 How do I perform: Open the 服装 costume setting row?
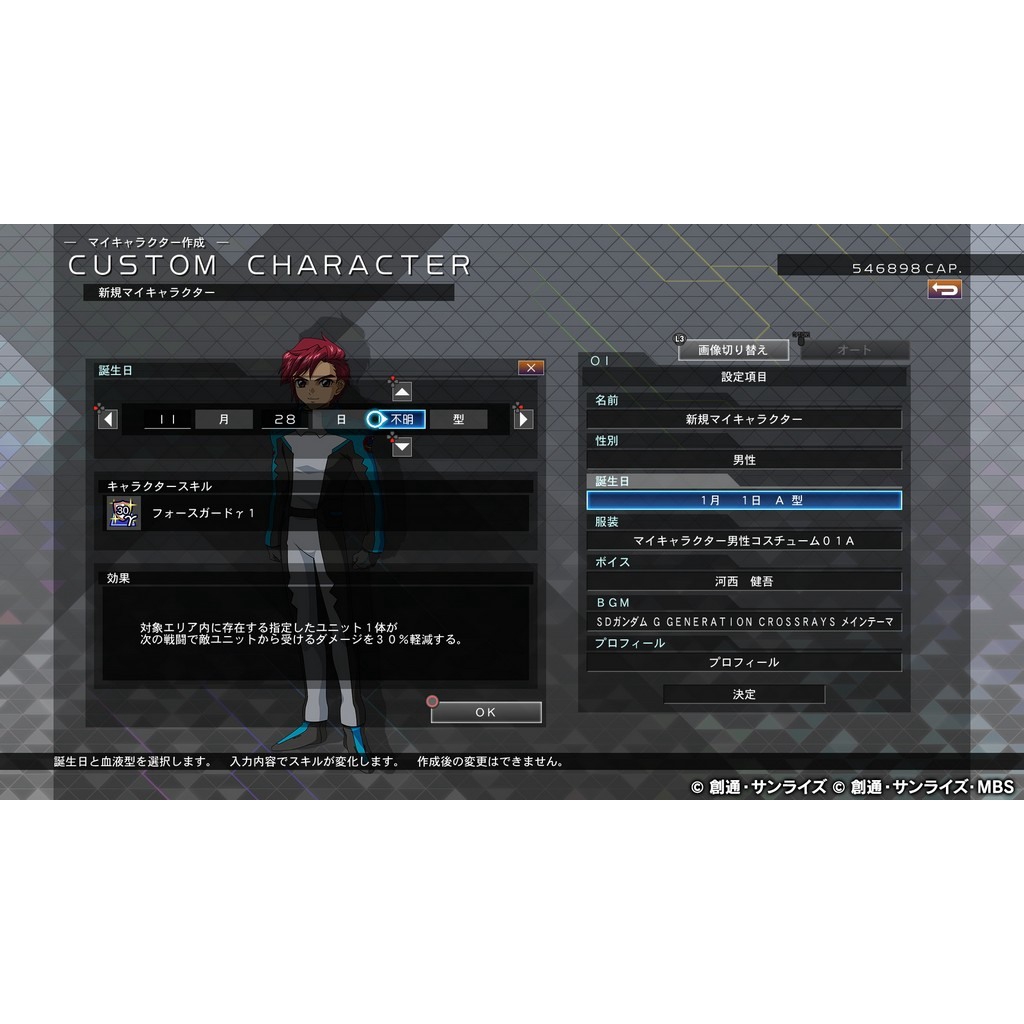744,541
